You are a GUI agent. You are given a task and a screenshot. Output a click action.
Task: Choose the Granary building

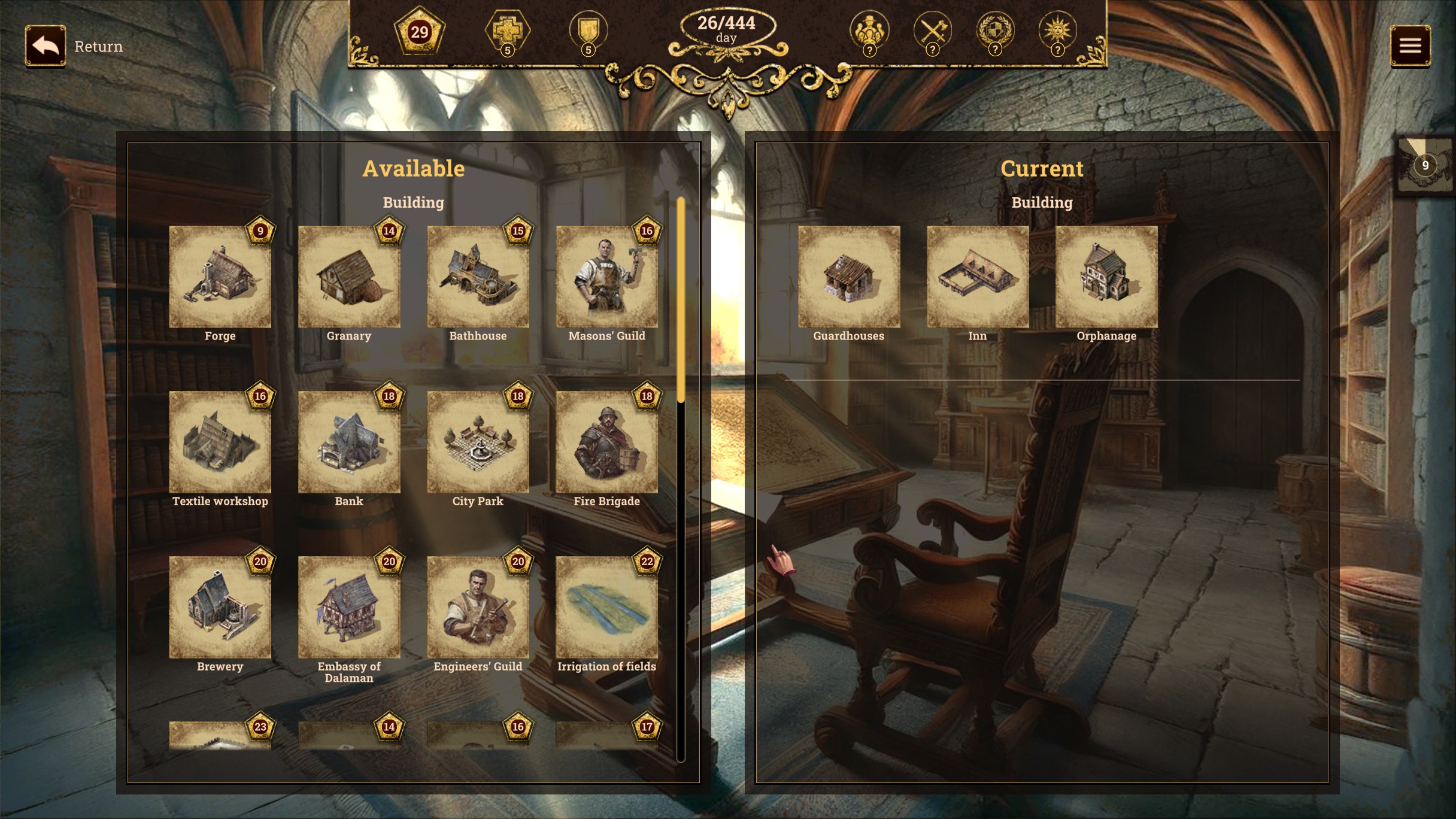point(349,277)
